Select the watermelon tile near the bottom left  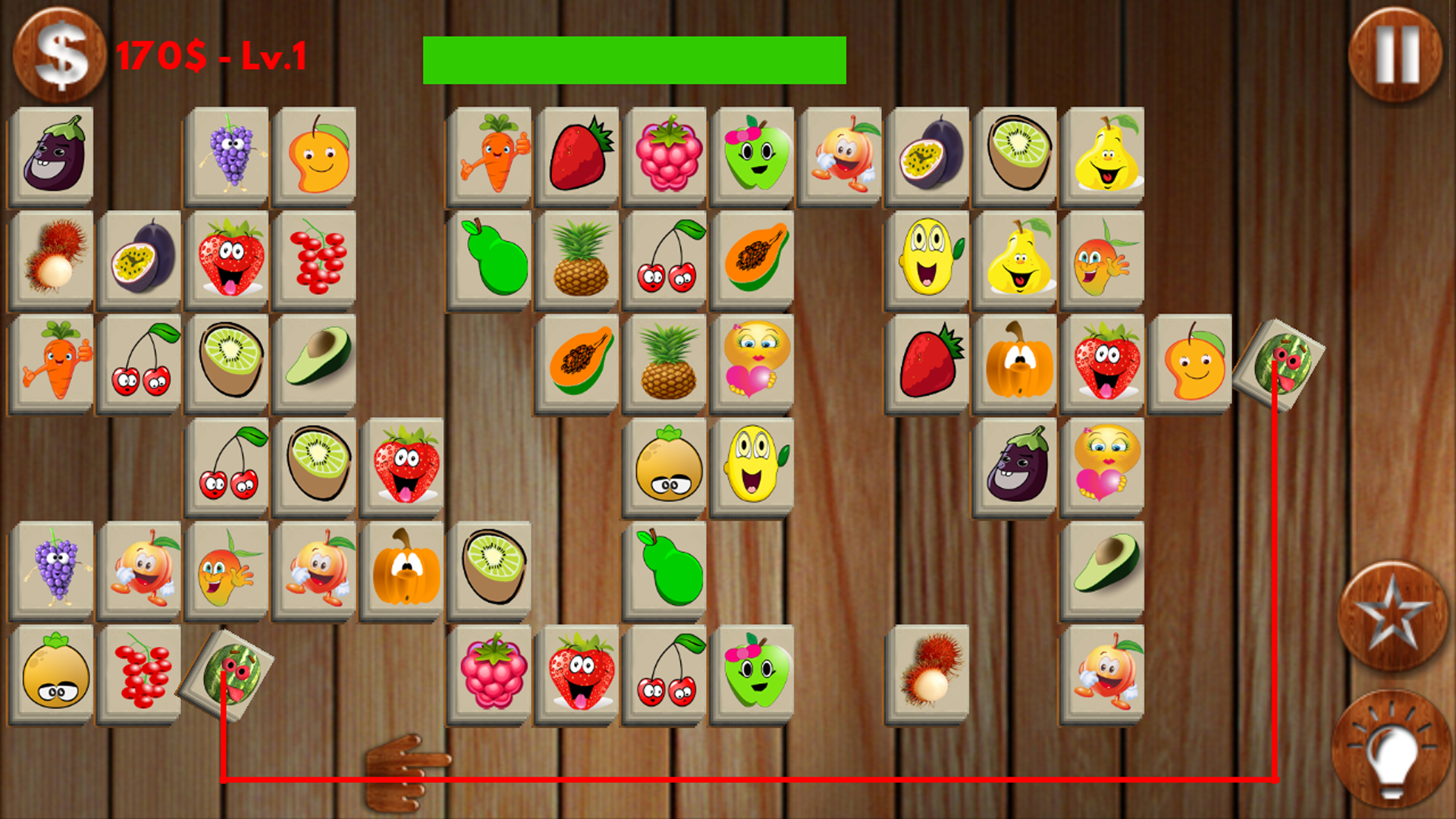(227, 675)
